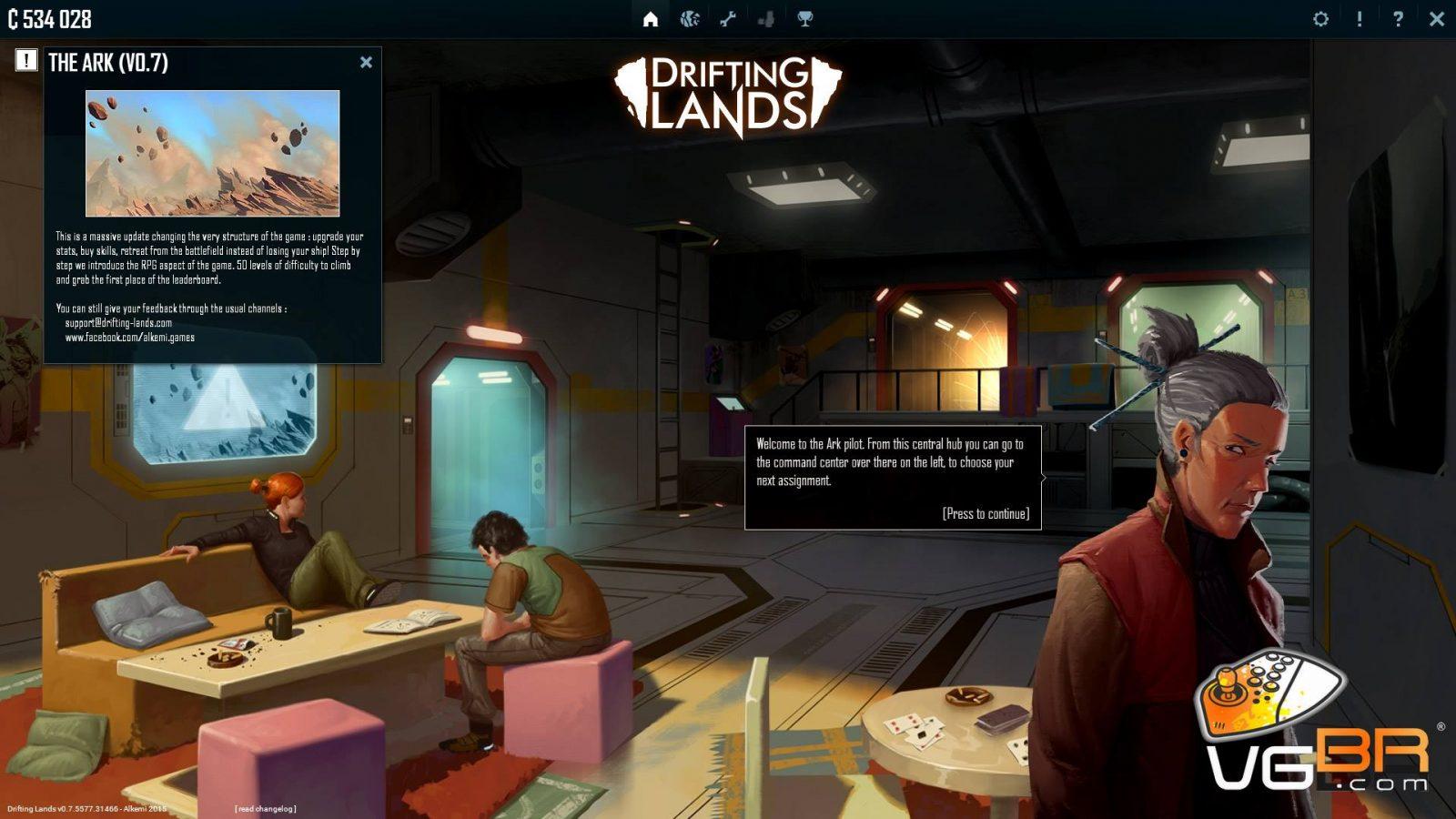
Task: Open the read changelog link
Action: click(265, 809)
